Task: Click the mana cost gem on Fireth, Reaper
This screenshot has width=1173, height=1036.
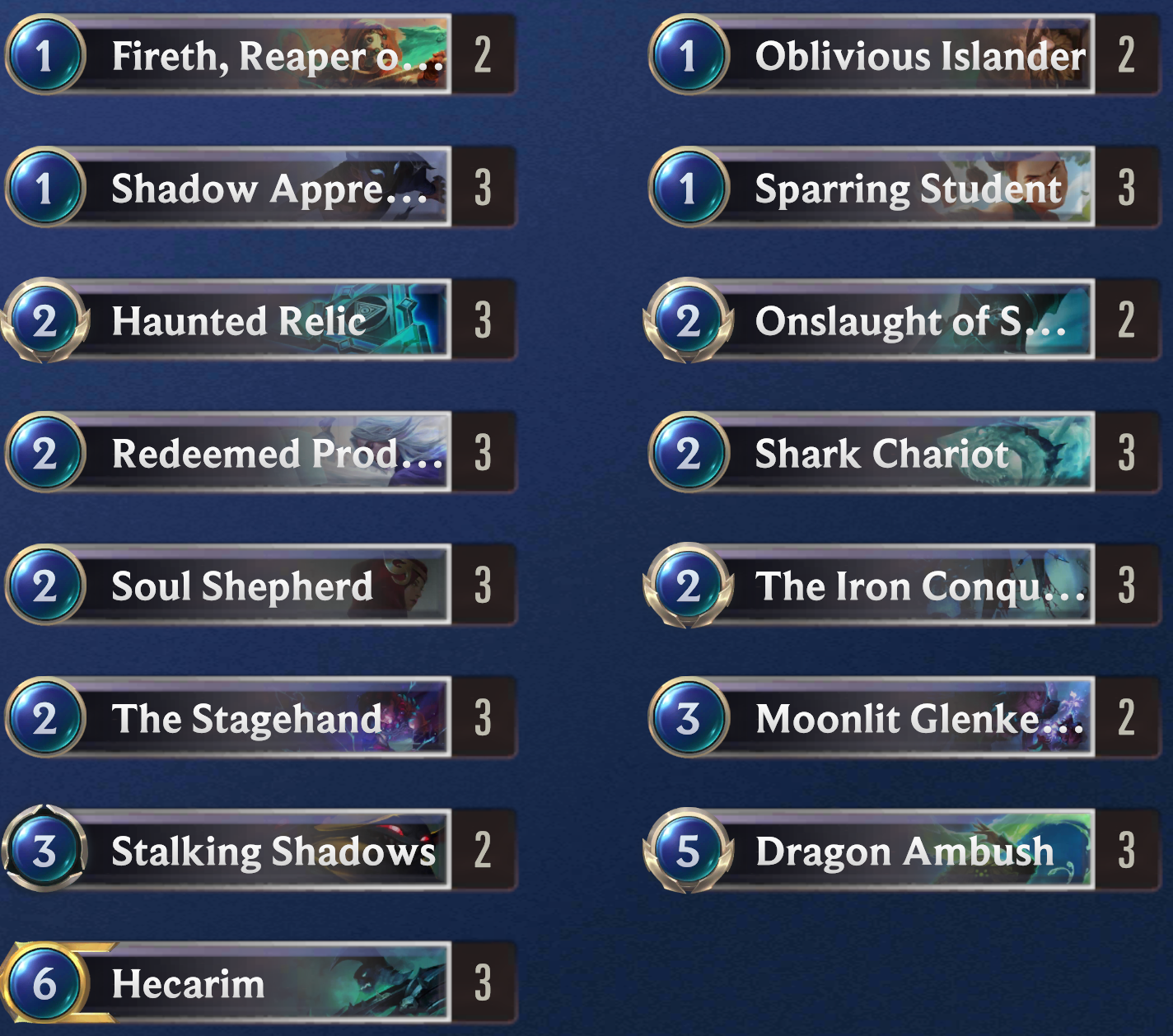Action: pyautogui.click(x=45, y=56)
